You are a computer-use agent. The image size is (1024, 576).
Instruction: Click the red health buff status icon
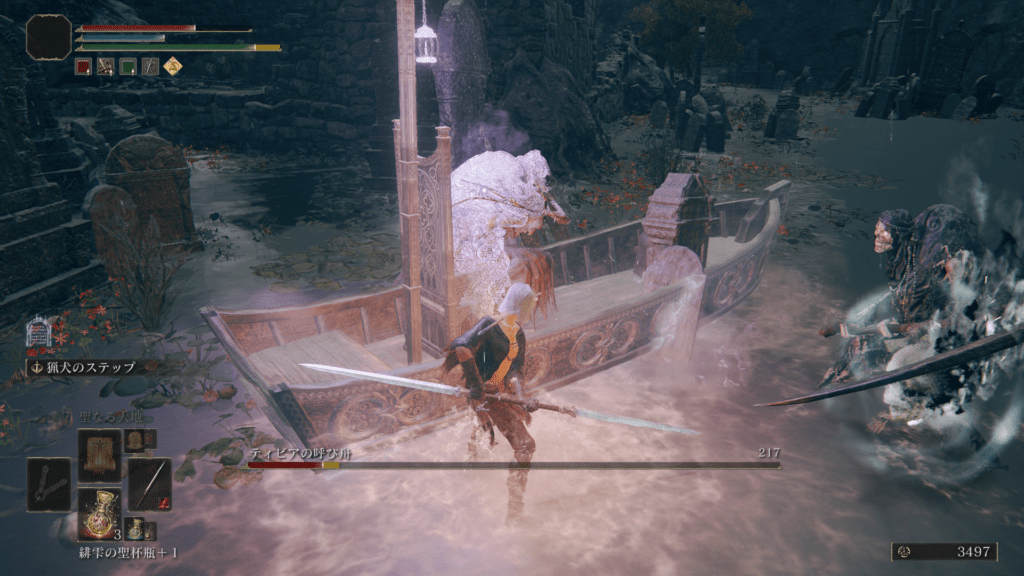click(x=84, y=67)
